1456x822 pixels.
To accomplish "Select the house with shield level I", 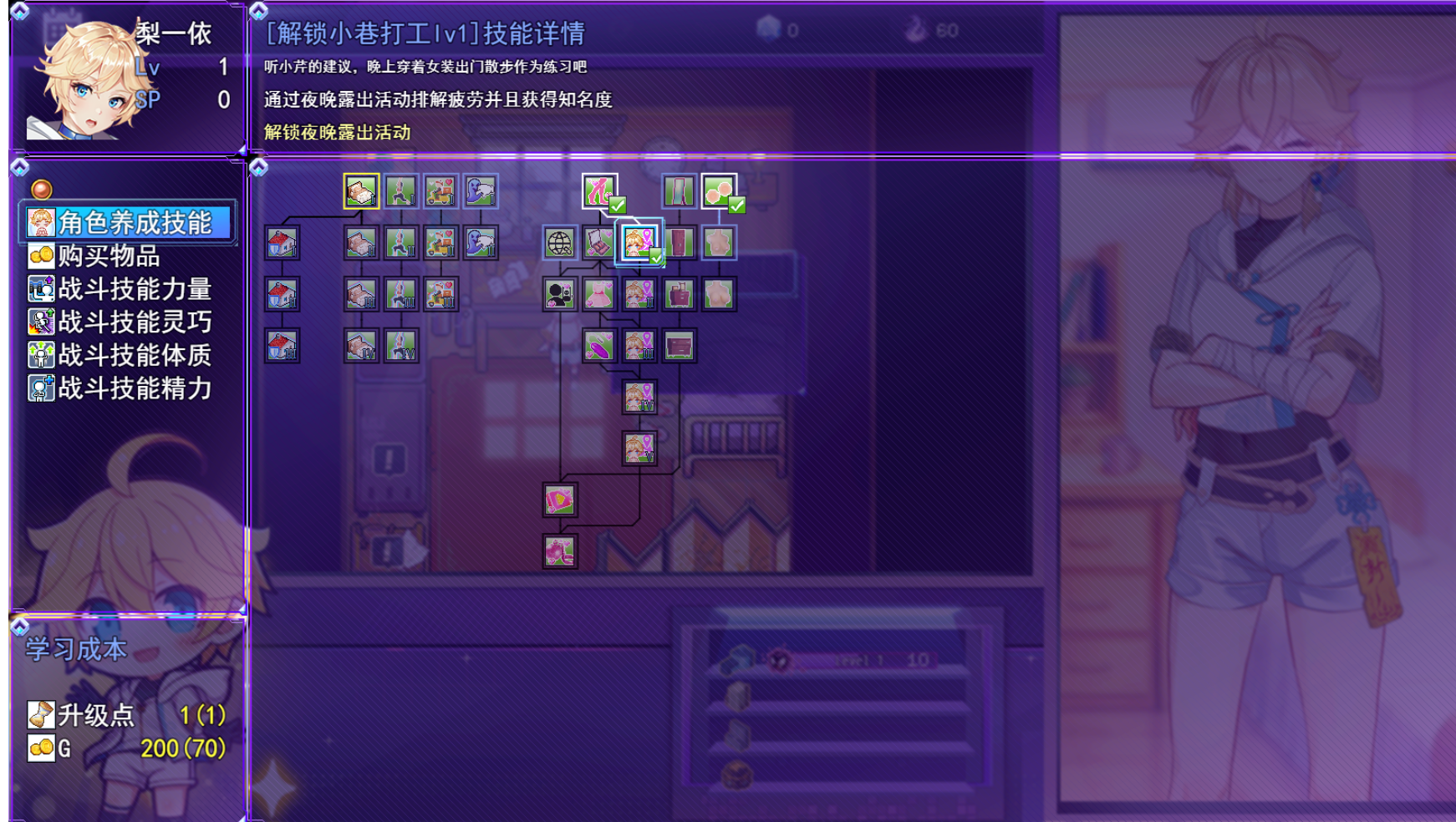I will click(x=282, y=243).
